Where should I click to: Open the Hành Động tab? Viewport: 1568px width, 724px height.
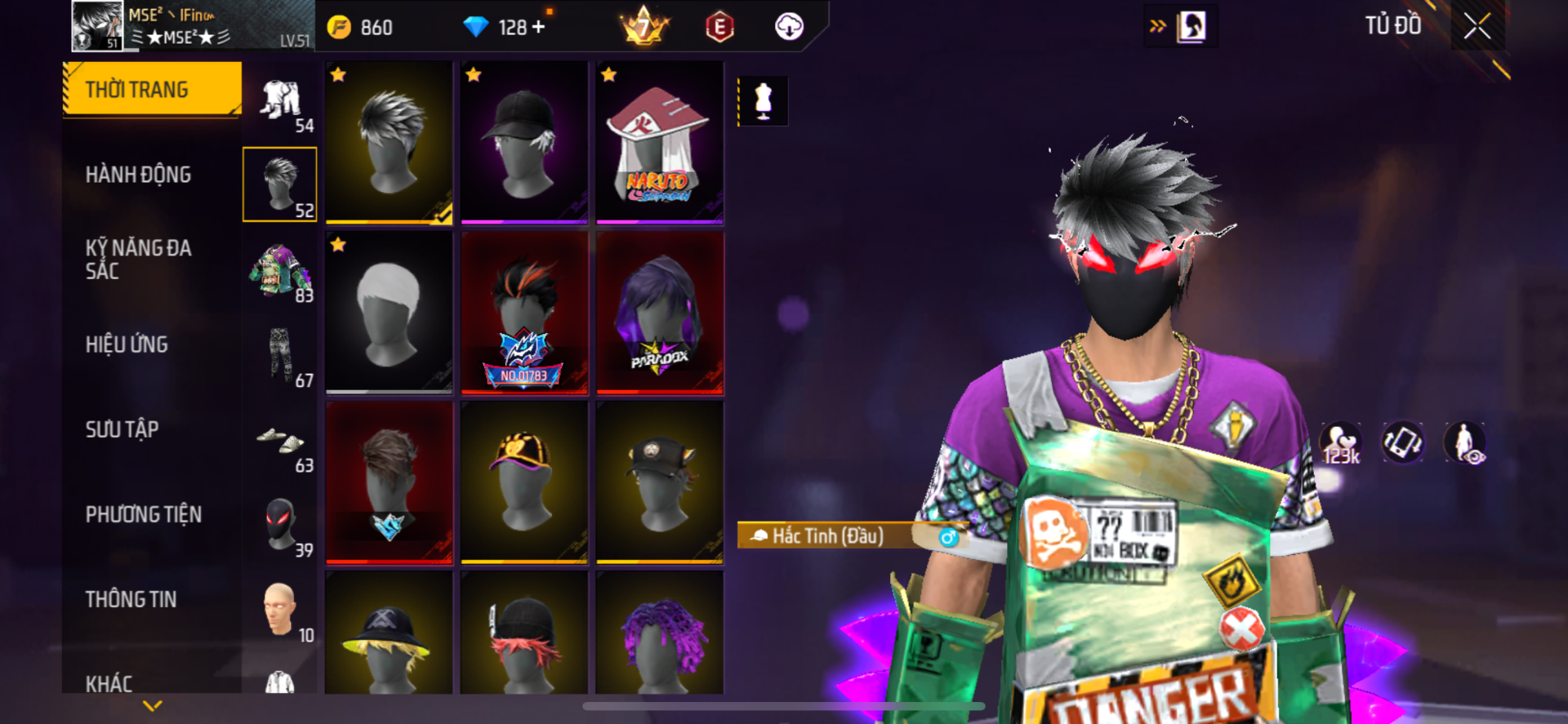pos(138,175)
